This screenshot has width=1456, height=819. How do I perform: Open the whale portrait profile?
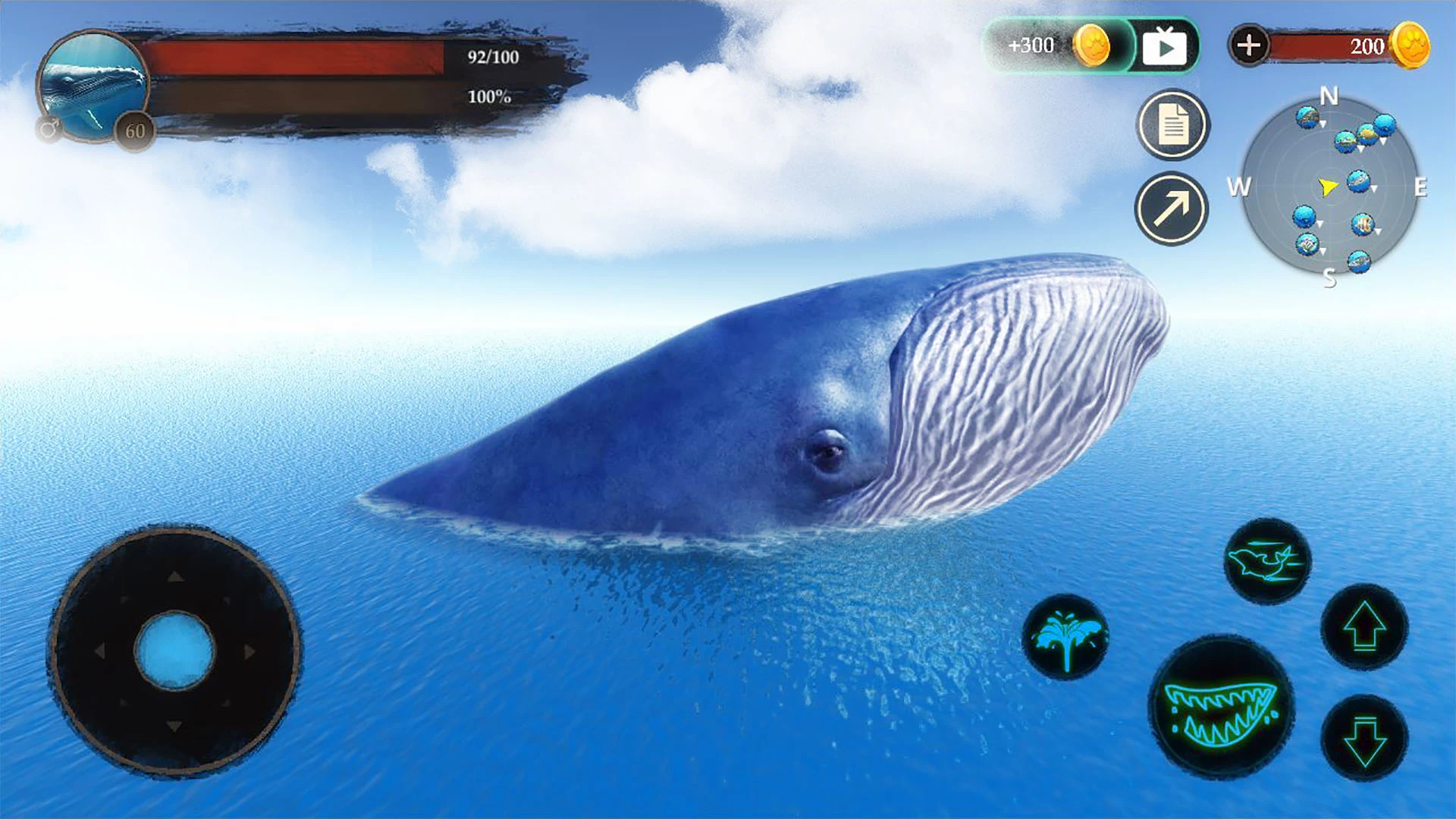pos(93,85)
